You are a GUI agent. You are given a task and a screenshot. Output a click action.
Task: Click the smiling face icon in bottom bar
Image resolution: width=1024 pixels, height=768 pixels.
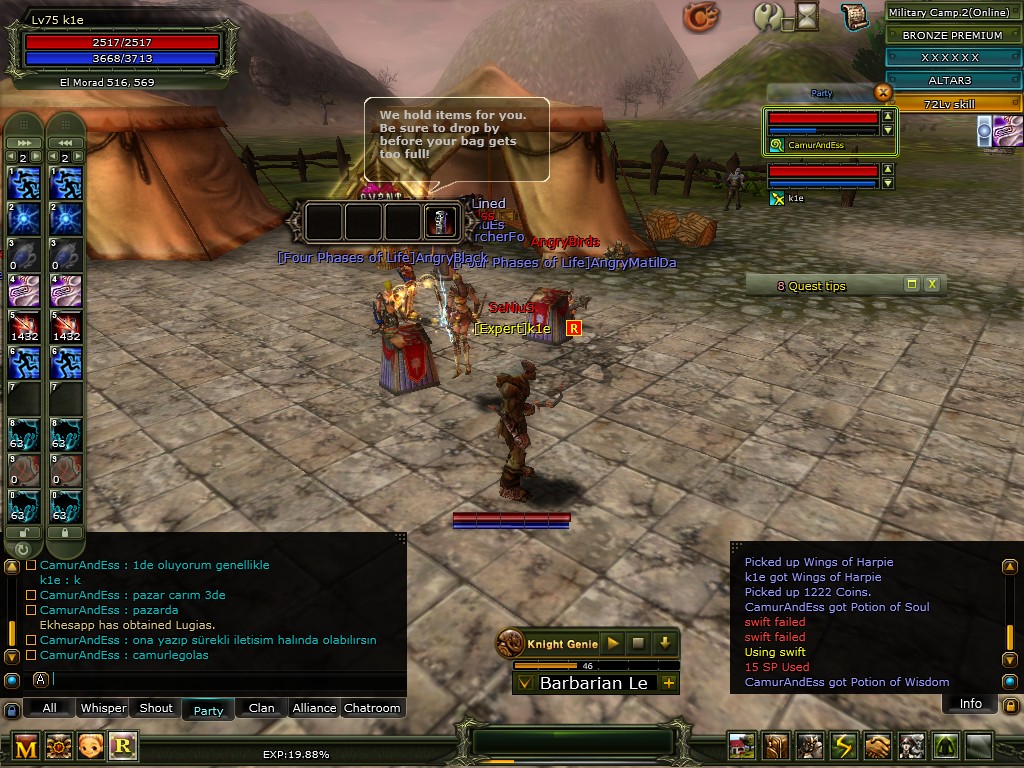click(90, 746)
